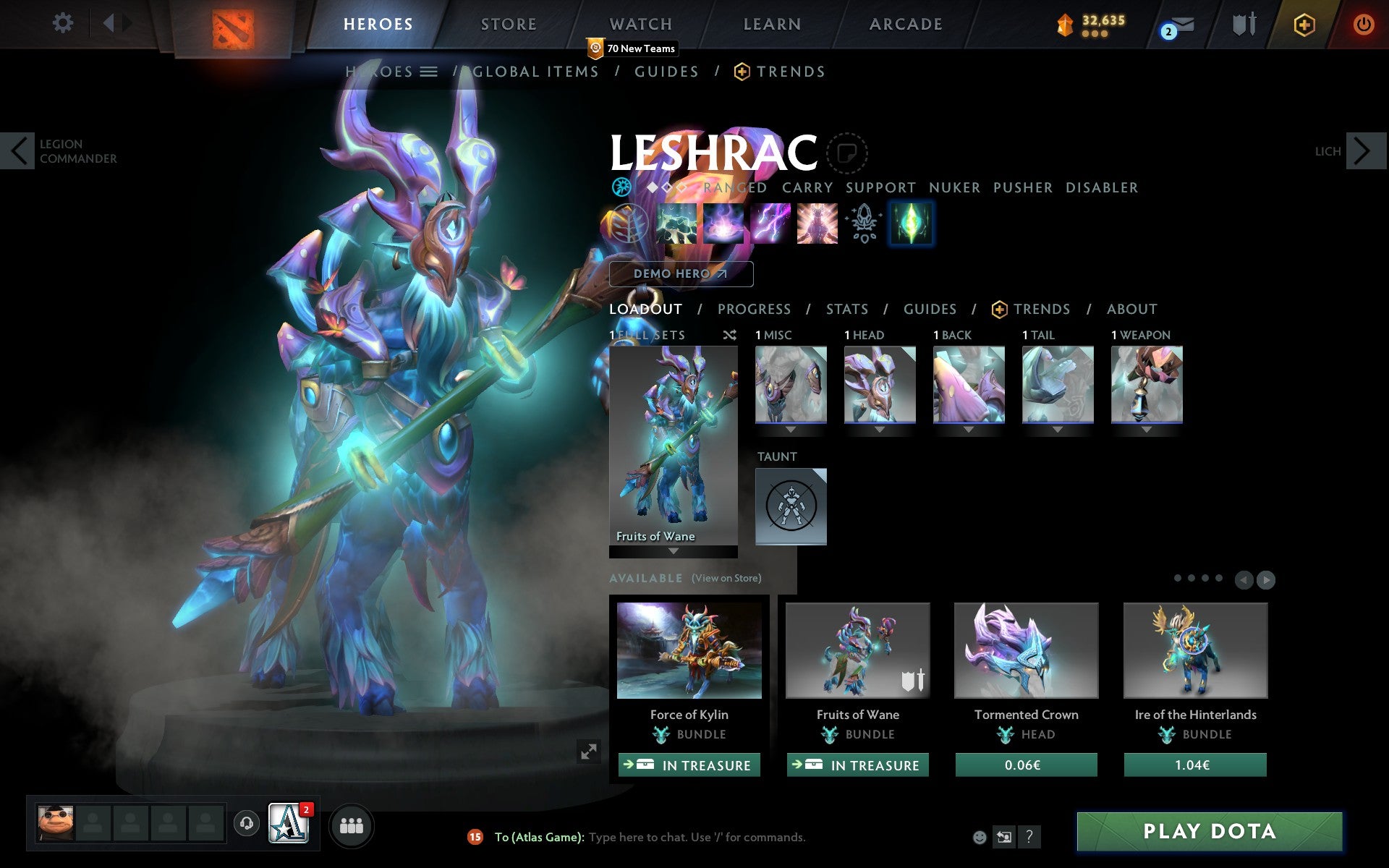1389x868 pixels.
Task: Click the power button to exit
Action: pos(1363,24)
